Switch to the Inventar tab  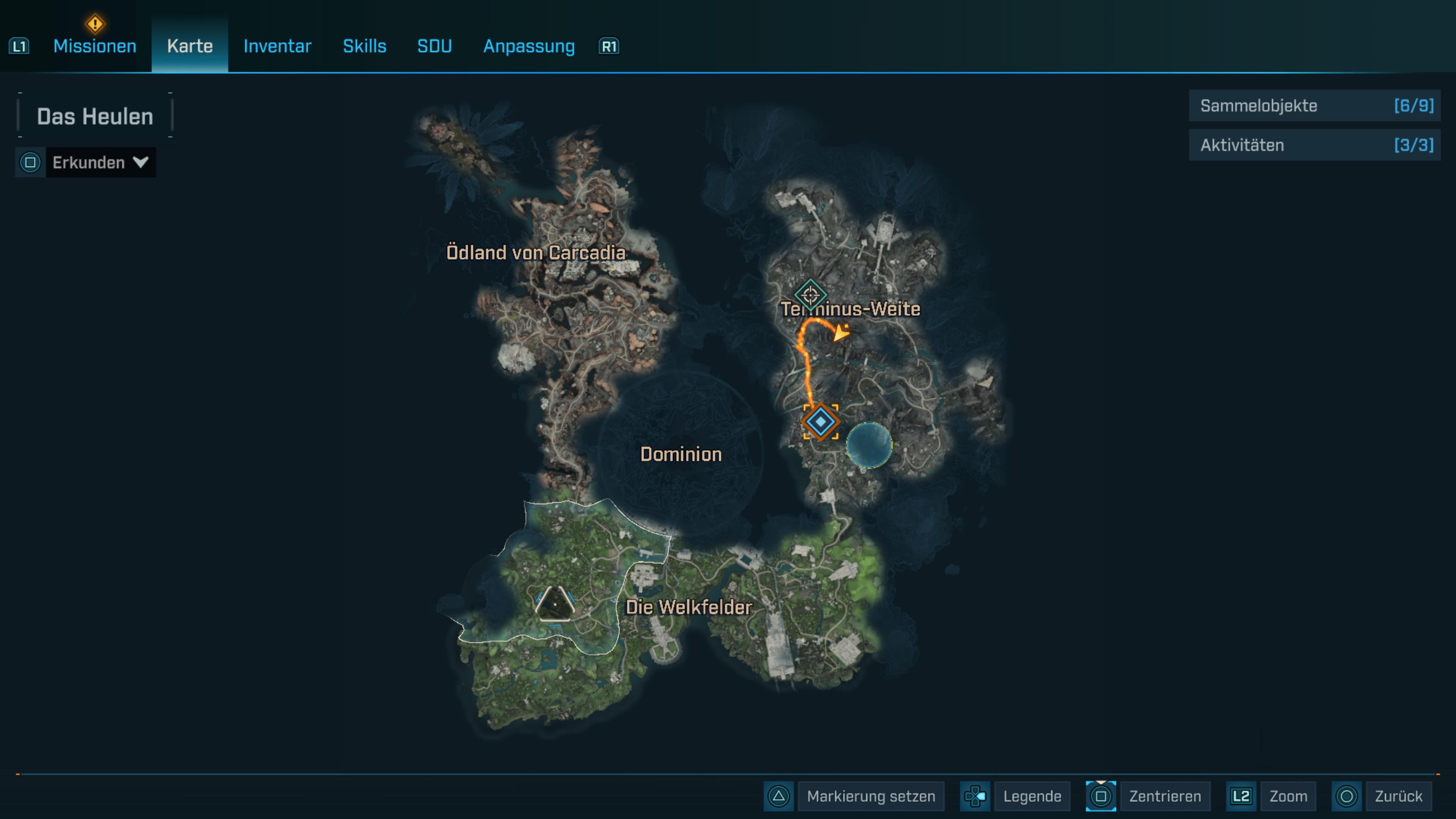click(276, 46)
